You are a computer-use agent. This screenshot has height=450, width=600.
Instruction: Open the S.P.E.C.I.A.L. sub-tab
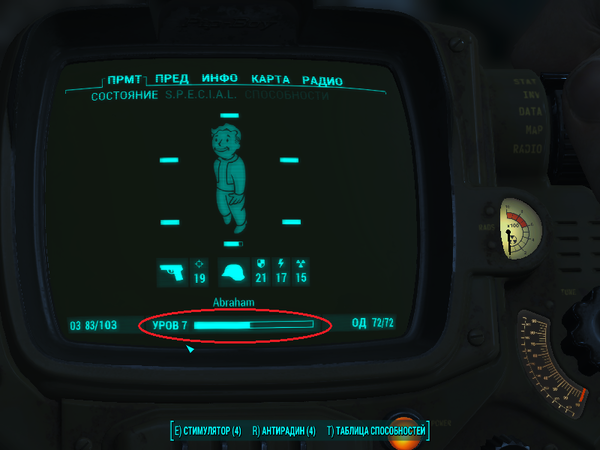pyautogui.click(x=203, y=95)
